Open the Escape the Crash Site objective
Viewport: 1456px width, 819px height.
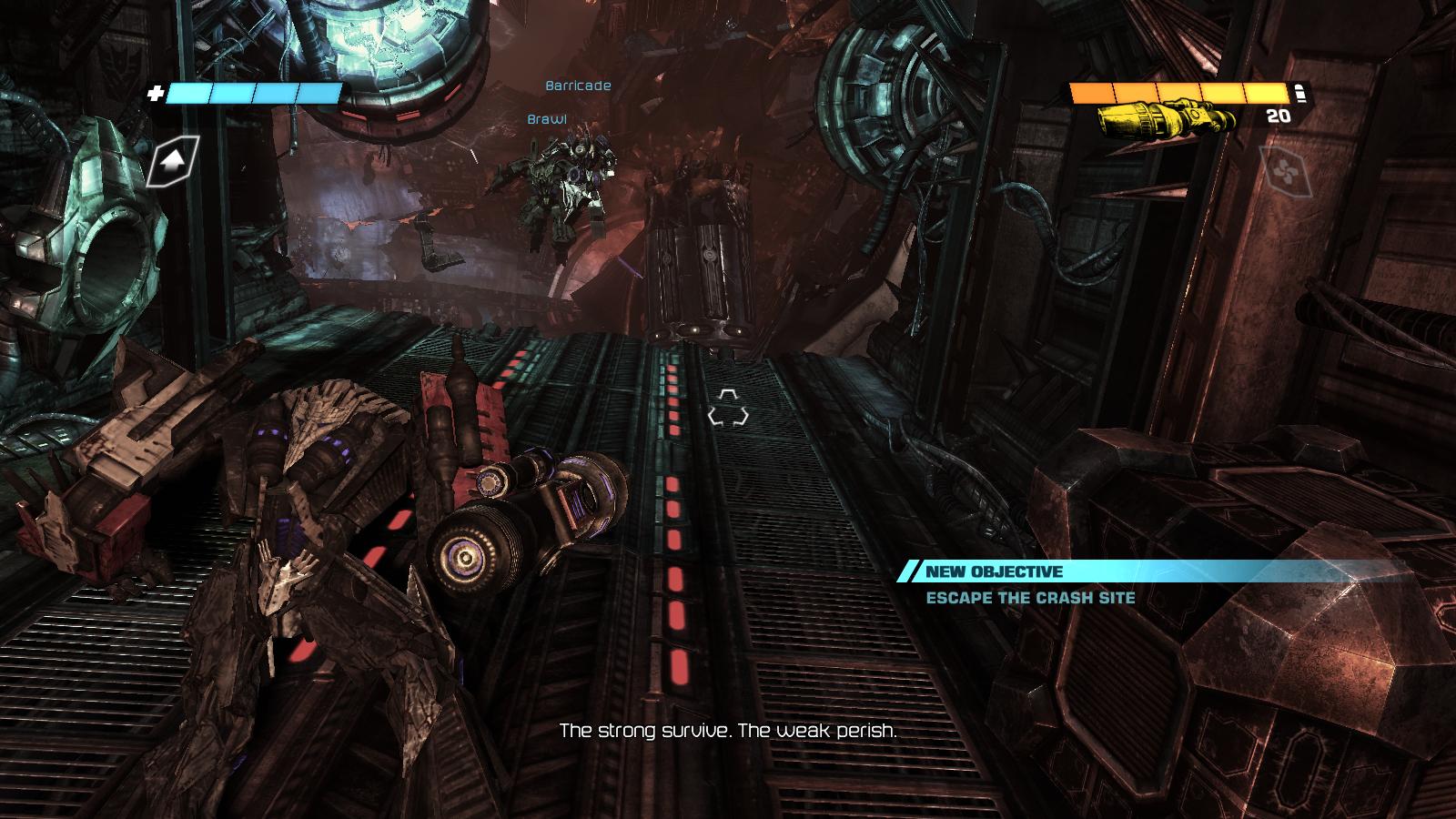click(1030, 598)
